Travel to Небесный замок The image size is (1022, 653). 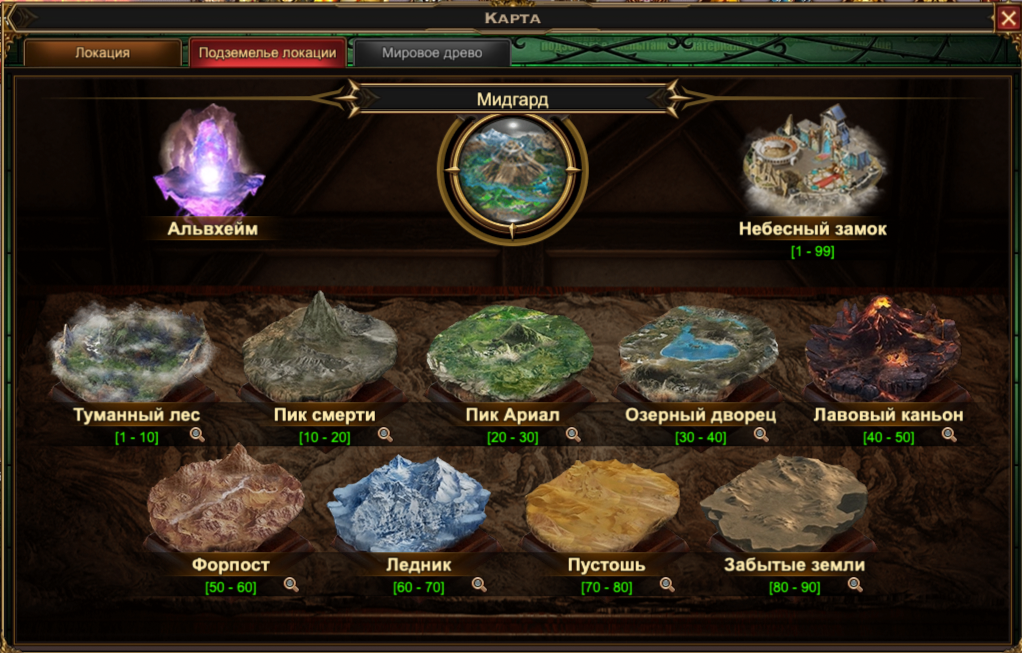(x=812, y=160)
